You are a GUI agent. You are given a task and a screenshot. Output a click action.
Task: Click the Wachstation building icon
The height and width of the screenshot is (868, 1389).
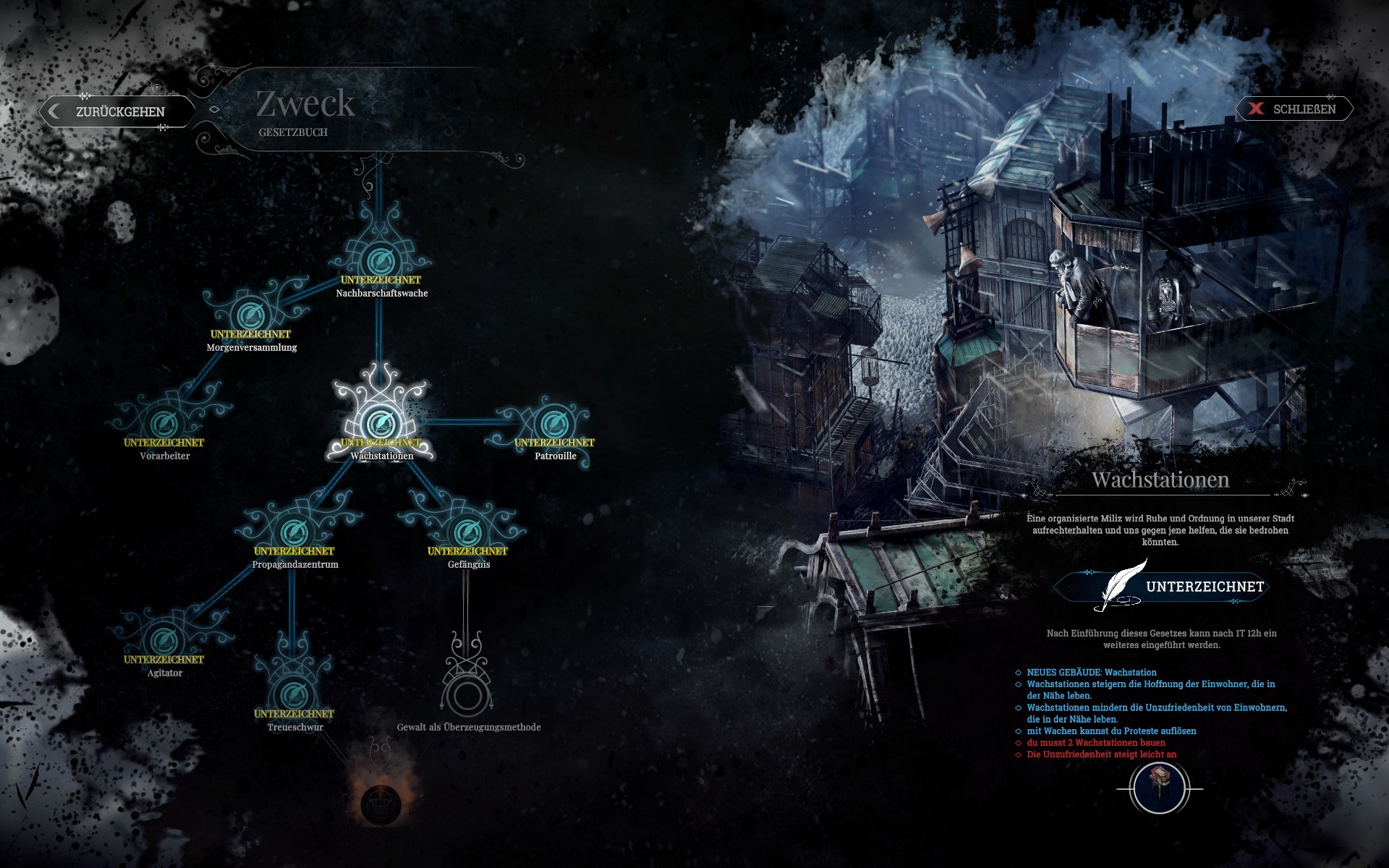[1159, 788]
